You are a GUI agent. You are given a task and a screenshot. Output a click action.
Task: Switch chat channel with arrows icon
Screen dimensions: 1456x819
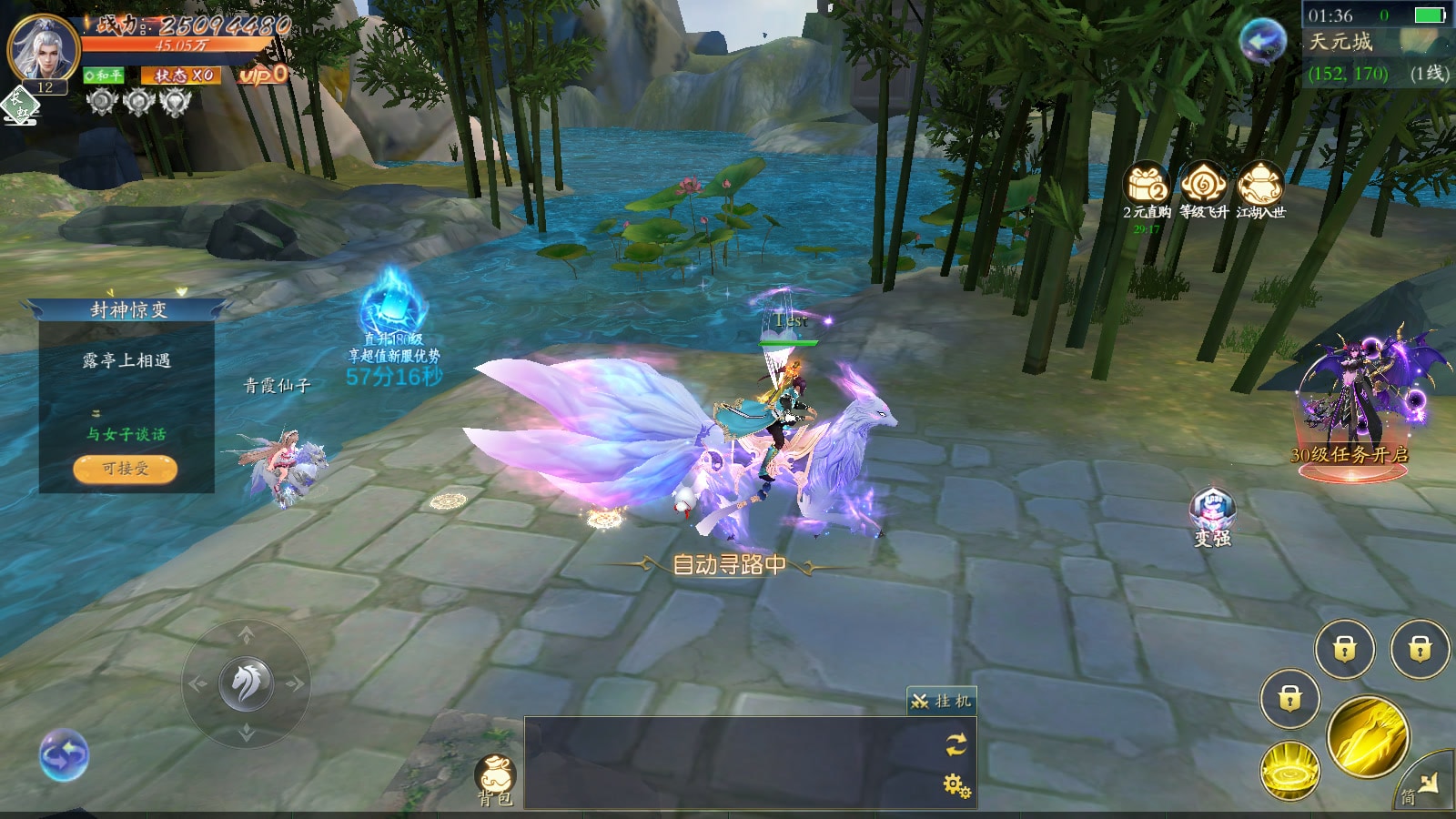click(956, 744)
